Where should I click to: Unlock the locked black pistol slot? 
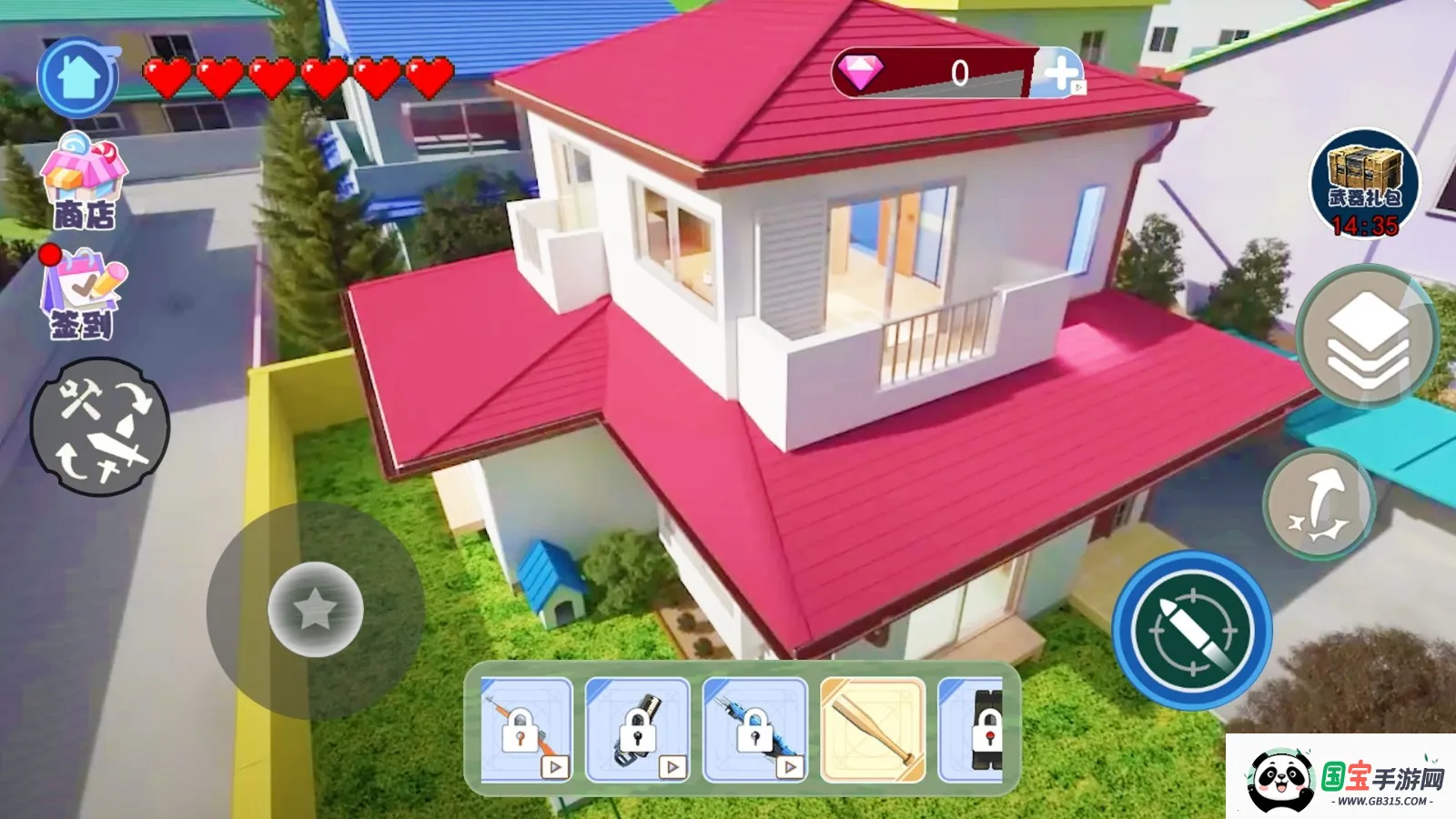(637, 730)
